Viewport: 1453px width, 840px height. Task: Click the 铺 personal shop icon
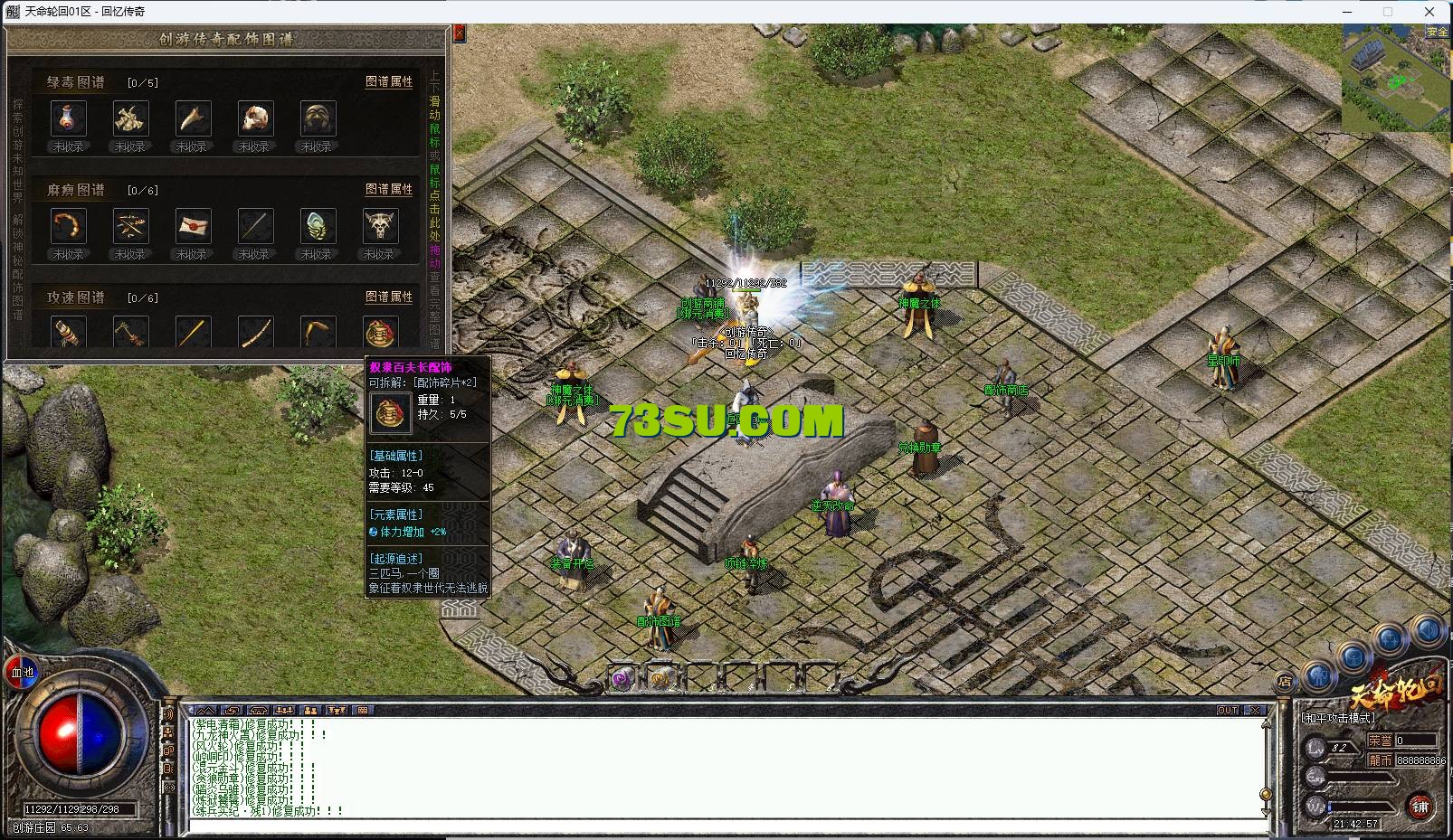(1420, 806)
